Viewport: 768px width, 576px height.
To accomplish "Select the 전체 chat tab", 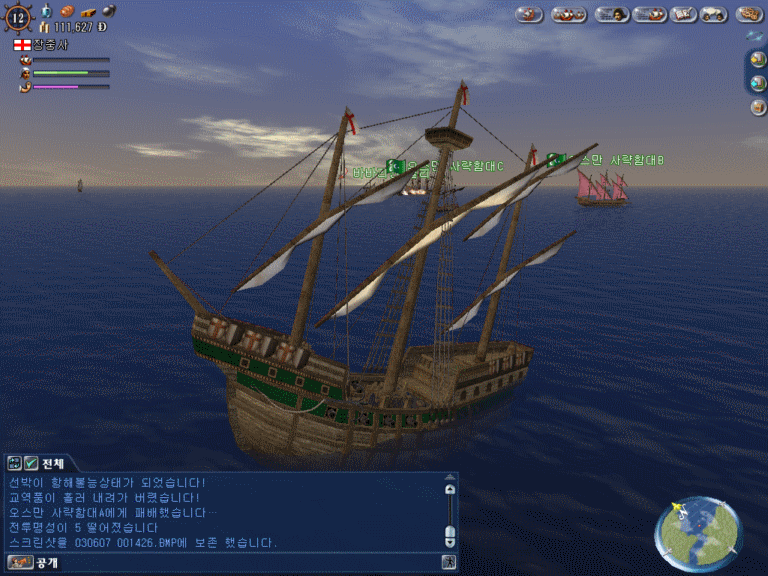I will [54, 463].
